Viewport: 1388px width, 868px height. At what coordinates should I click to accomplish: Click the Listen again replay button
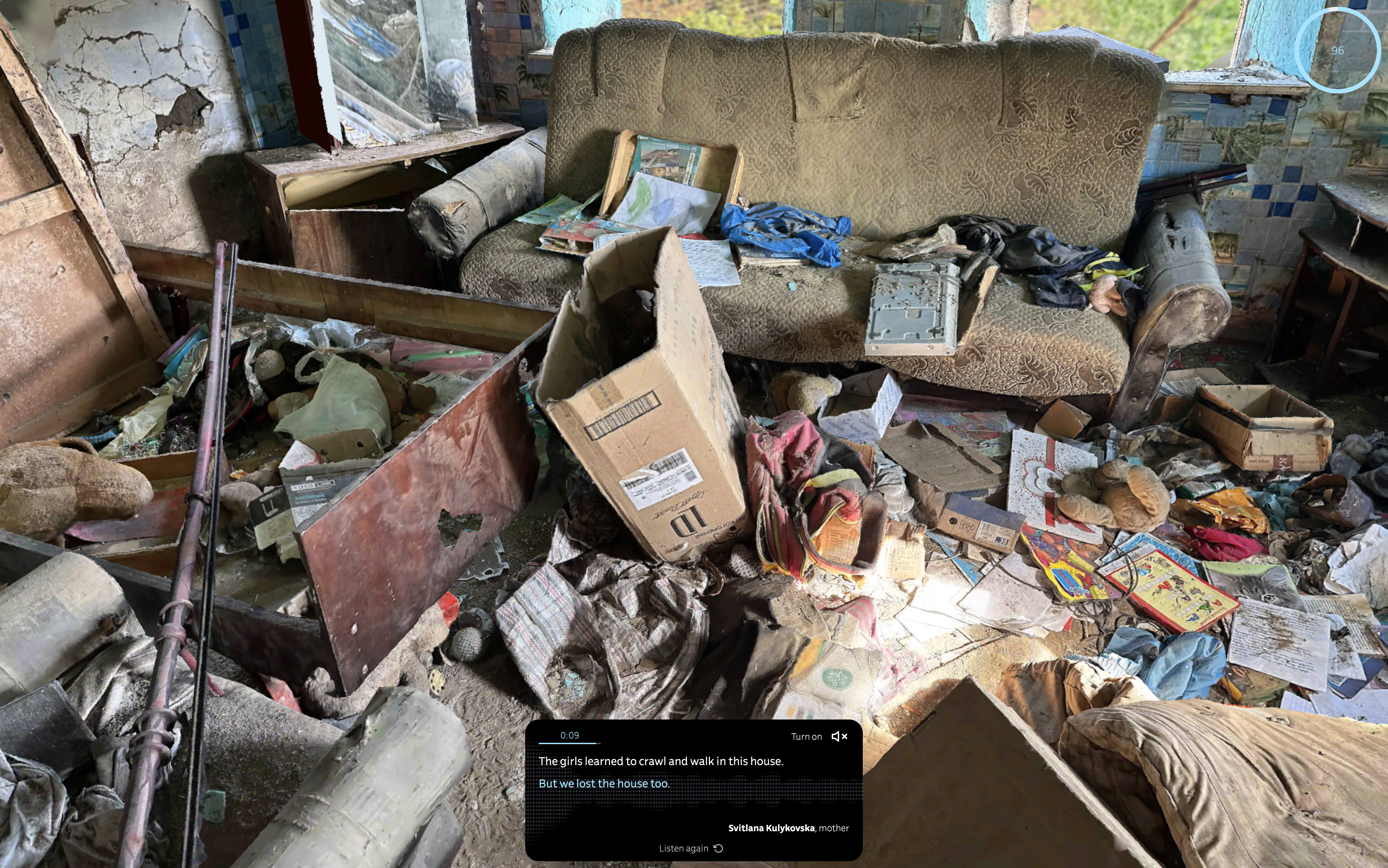coord(691,848)
